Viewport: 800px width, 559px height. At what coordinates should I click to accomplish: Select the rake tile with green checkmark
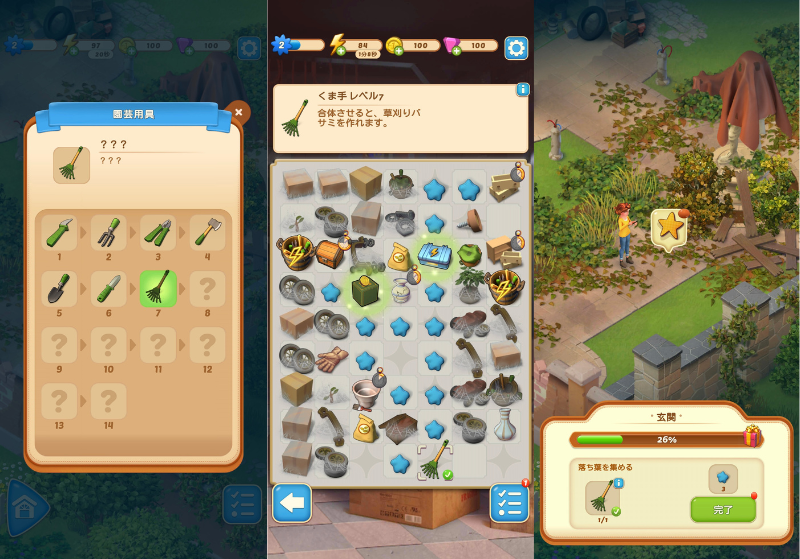tap(435, 461)
